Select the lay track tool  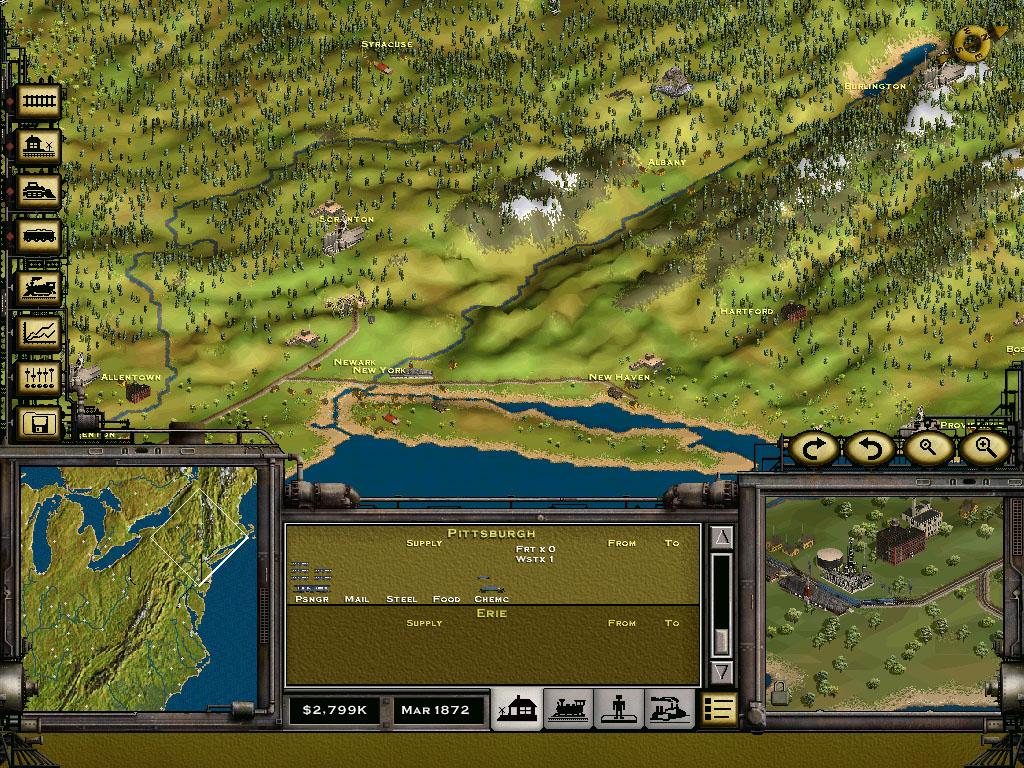coord(38,101)
